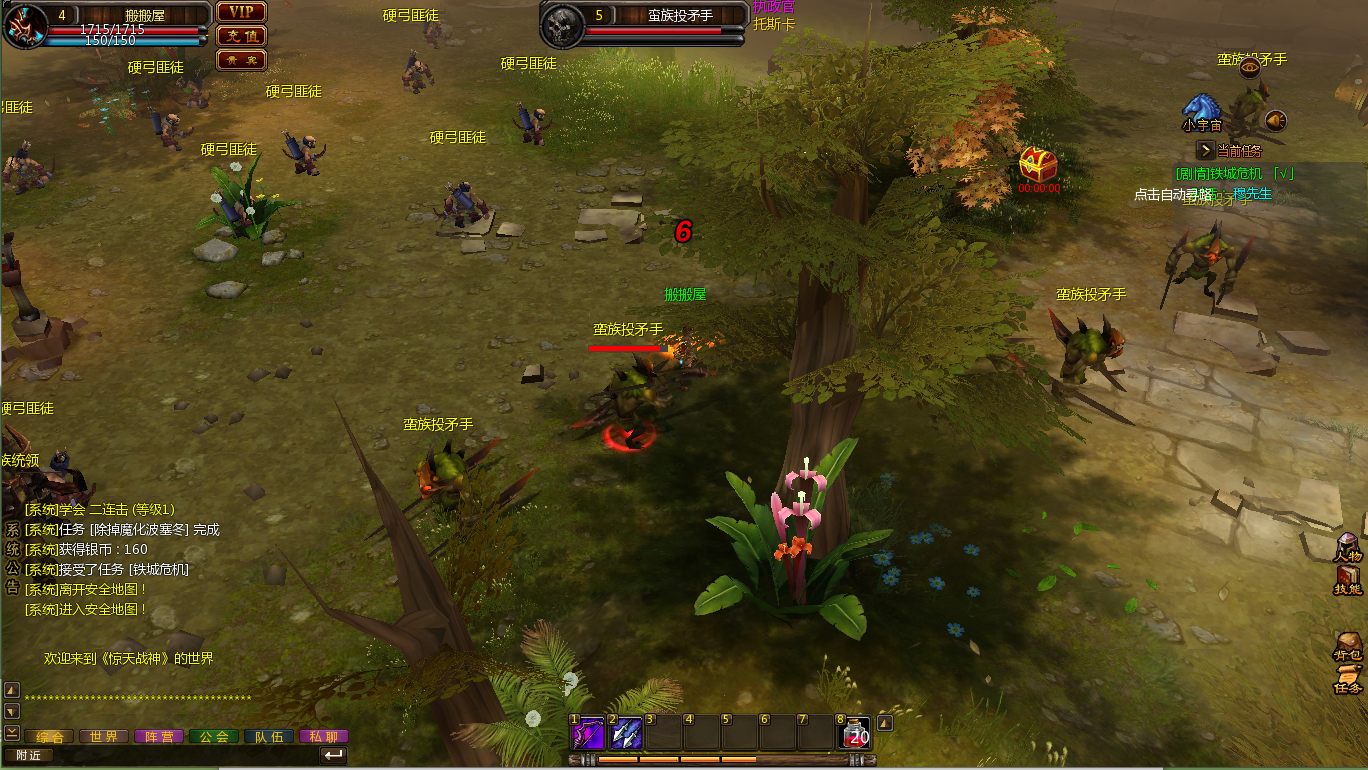Select the 铁城危机 quest entry
1368x770 pixels.
coord(1236,173)
